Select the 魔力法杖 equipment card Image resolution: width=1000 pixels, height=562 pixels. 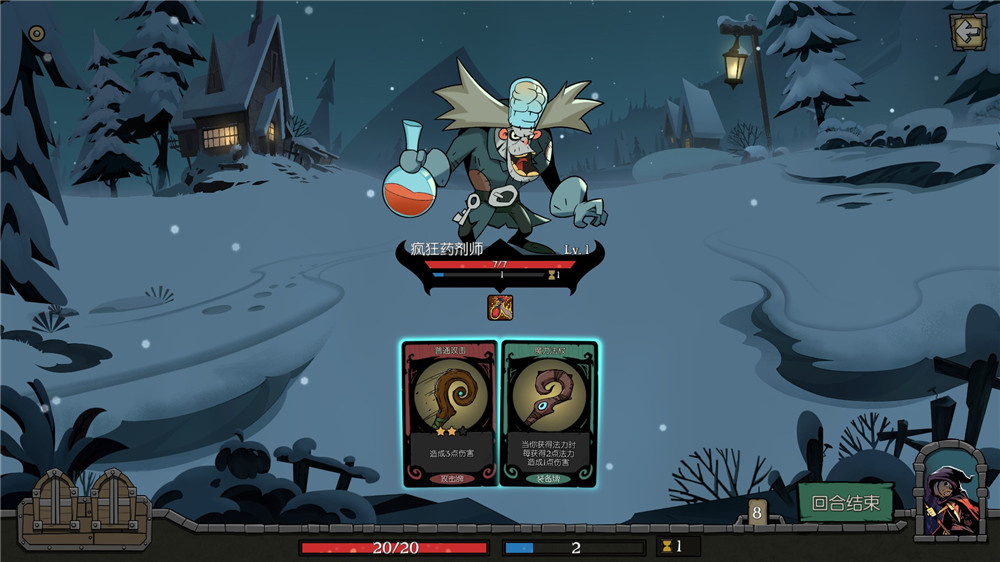tap(548, 413)
